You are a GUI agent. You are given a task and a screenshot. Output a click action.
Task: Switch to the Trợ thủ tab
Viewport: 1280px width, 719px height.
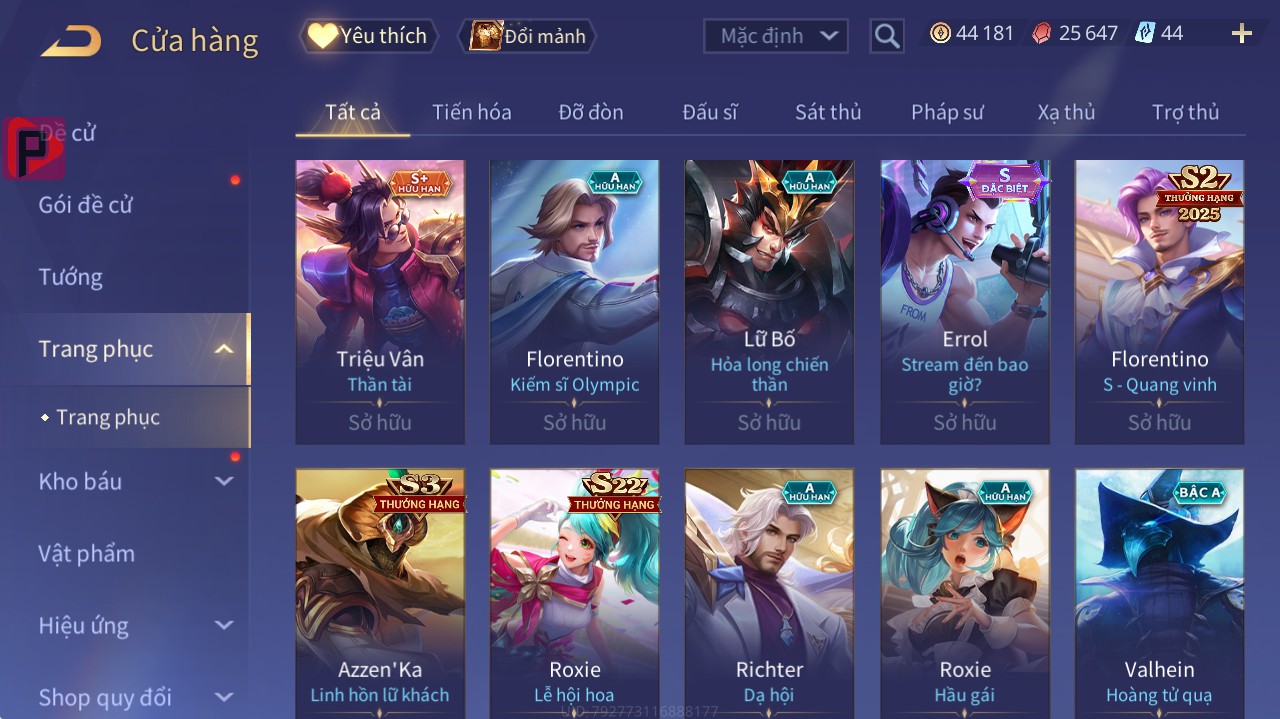point(1185,112)
